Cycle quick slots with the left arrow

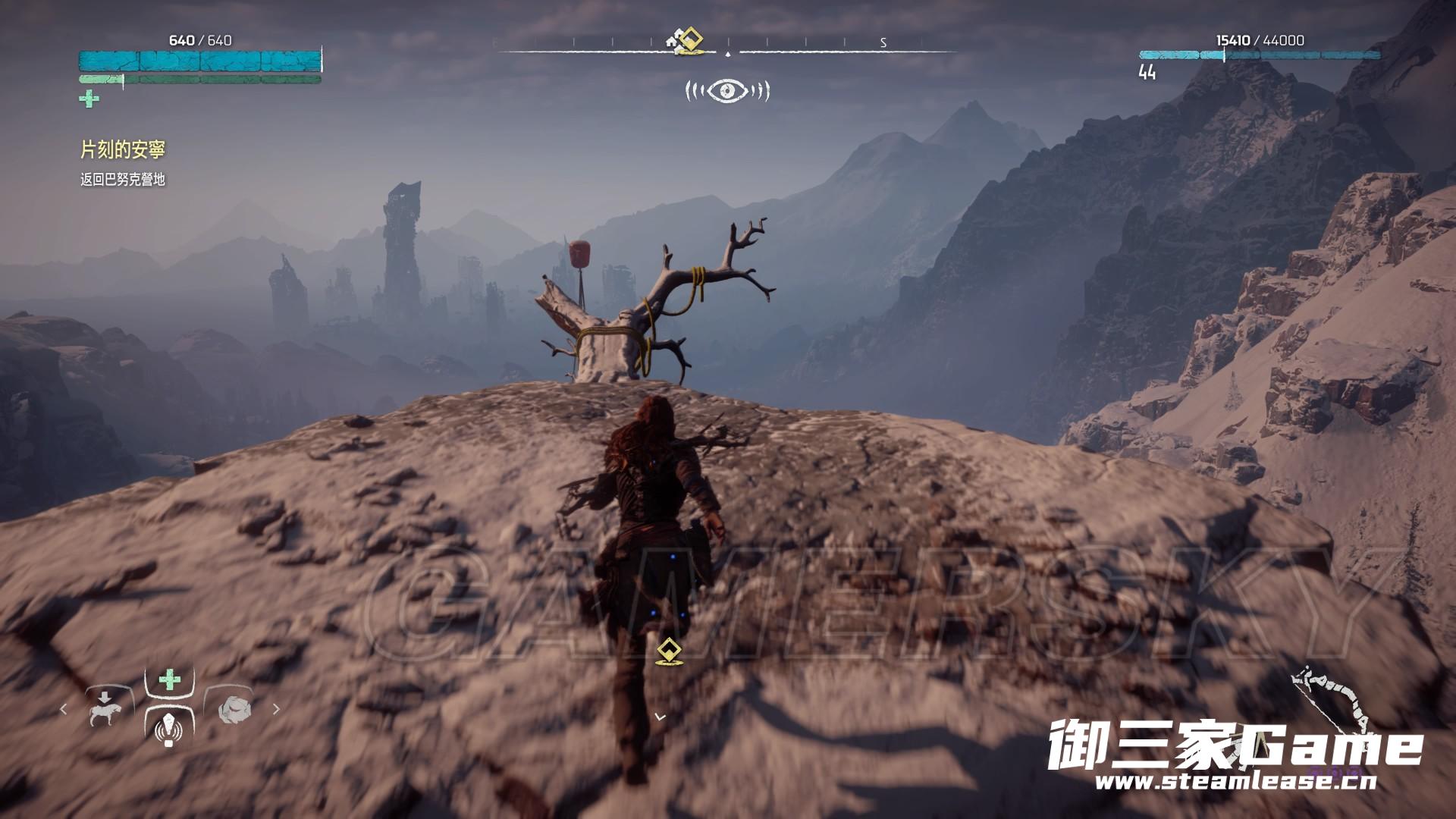click(x=63, y=710)
